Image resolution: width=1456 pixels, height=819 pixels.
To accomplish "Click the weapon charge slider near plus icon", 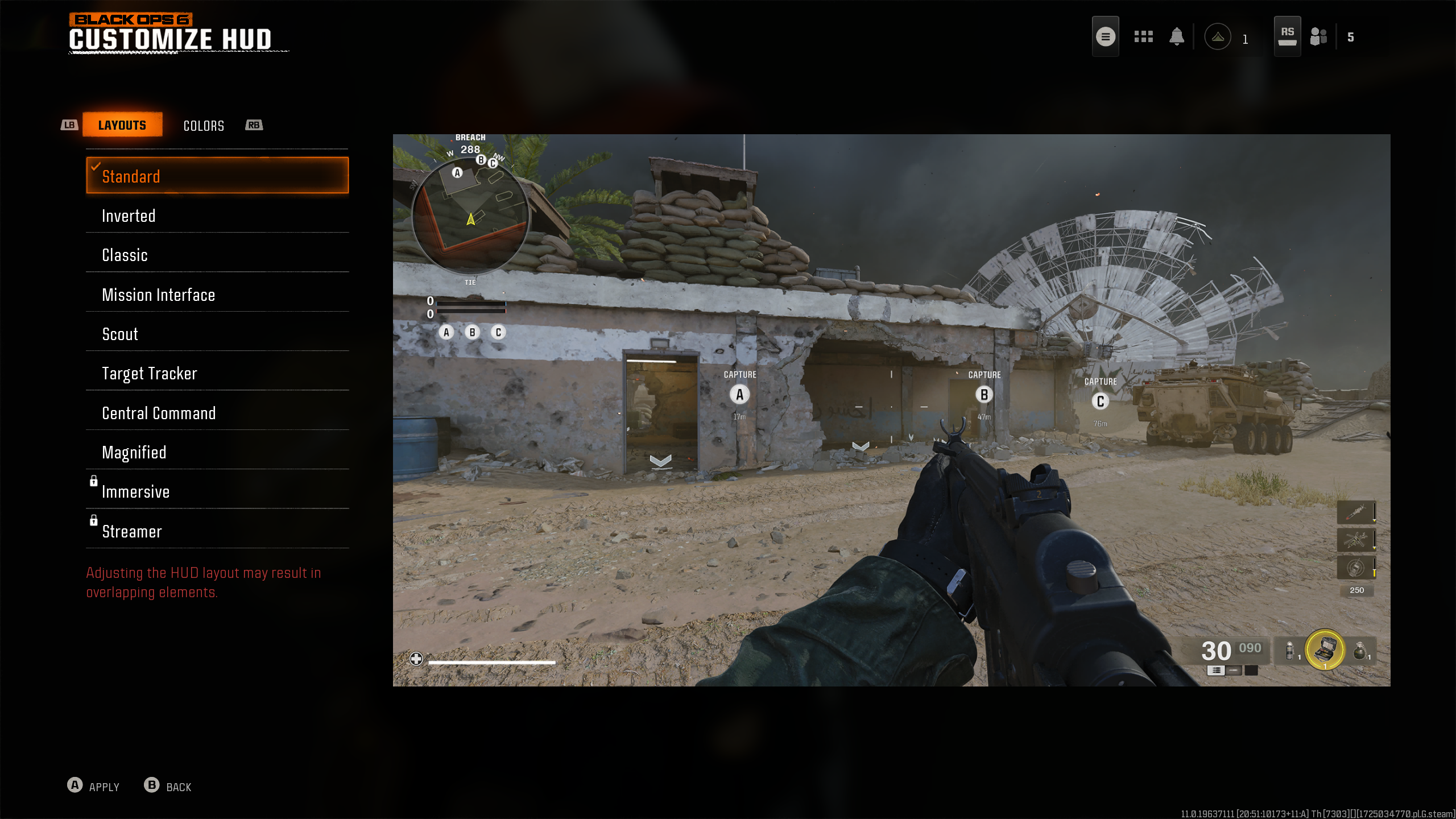I will [x=489, y=661].
